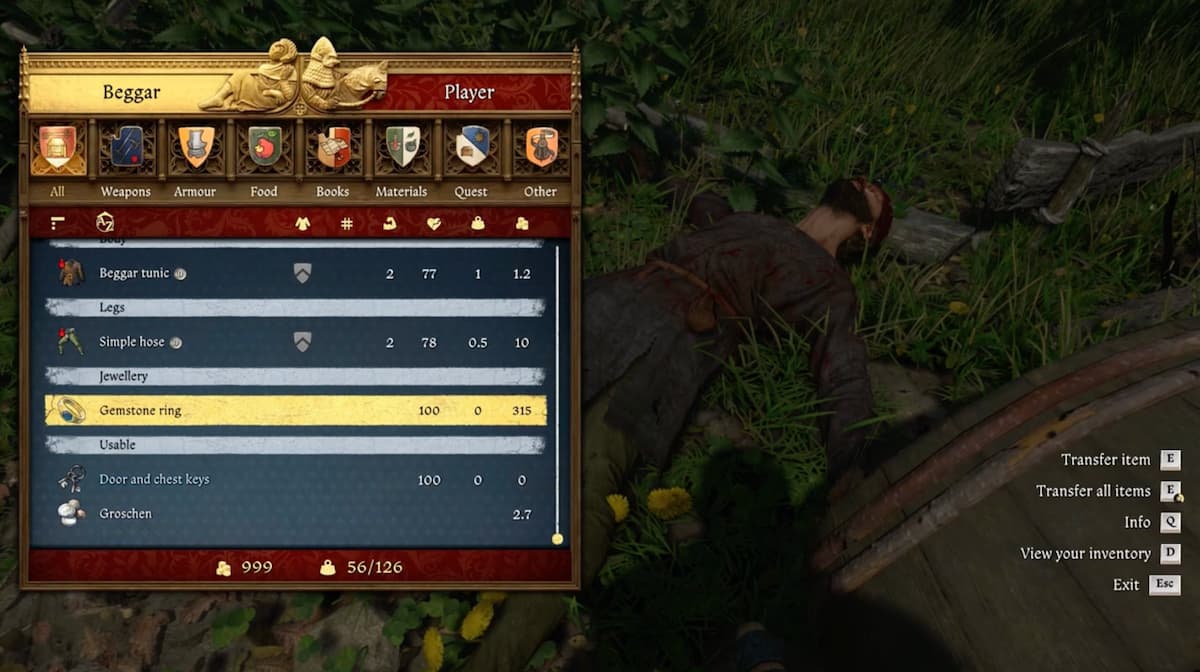Click the inventory list scrollbar handle

tap(557, 539)
